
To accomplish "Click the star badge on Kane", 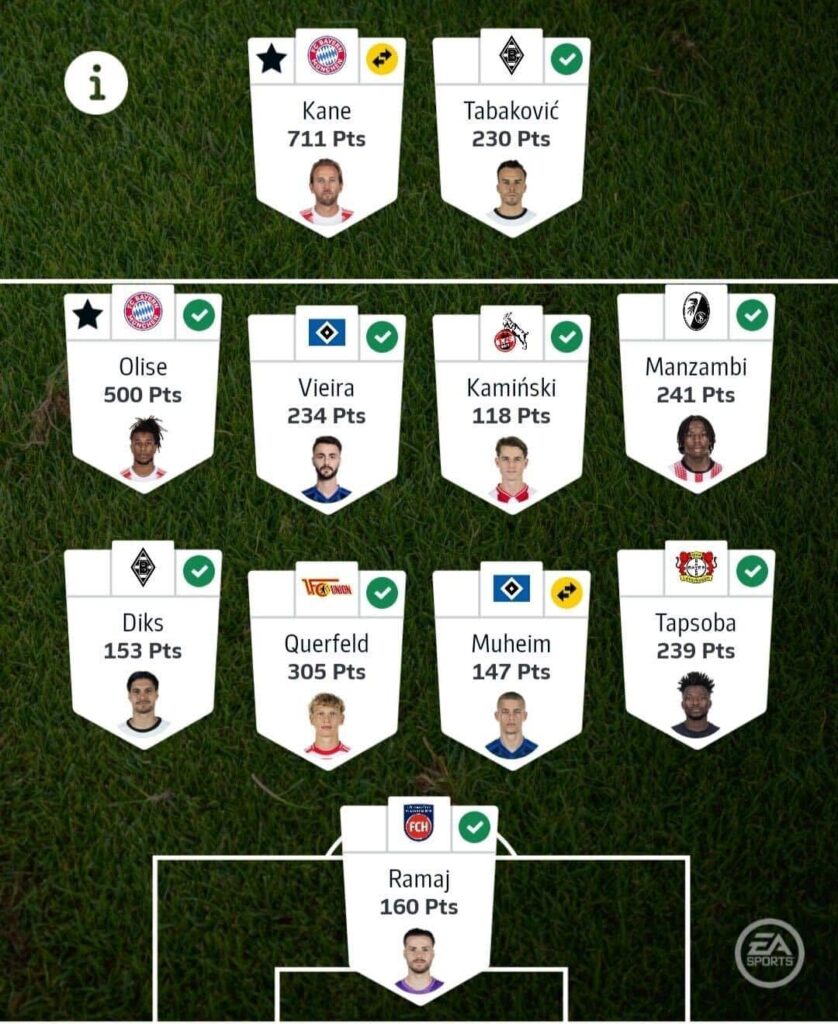I will point(271,59).
